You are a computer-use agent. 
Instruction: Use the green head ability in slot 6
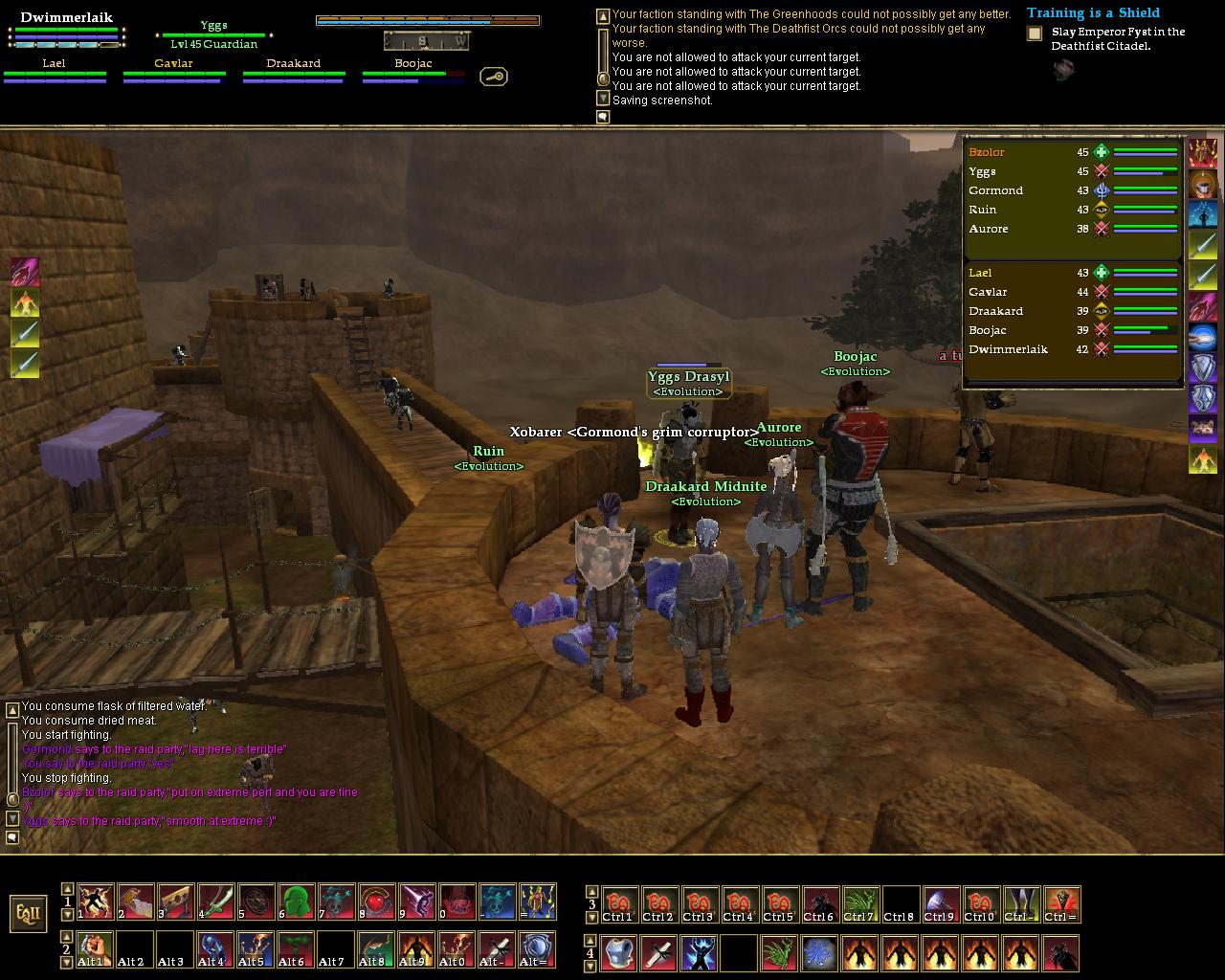point(296,902)
